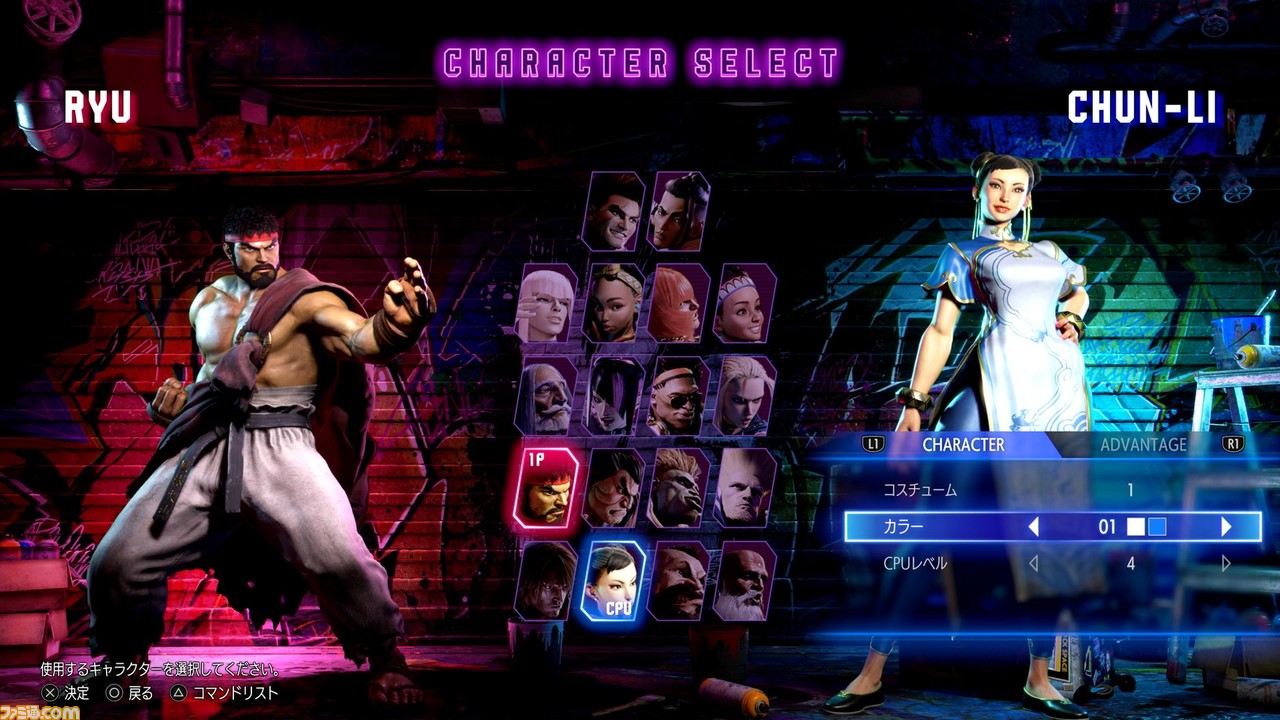Select Luke's character portrait
The image size is (1280, 720).
pyautogui.click(x=613, y=211)
